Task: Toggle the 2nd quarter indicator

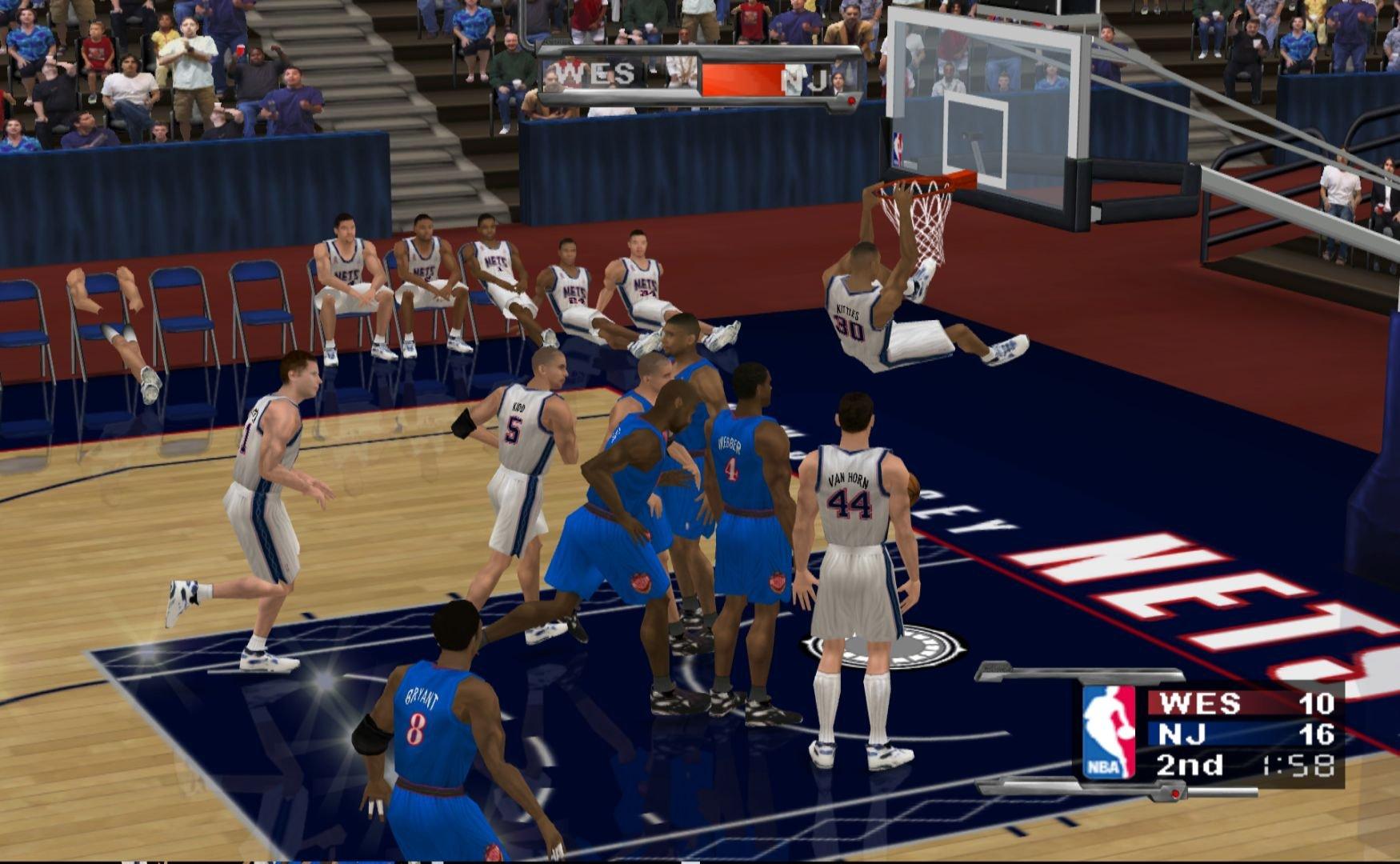Action: (x=1191, y=766)
